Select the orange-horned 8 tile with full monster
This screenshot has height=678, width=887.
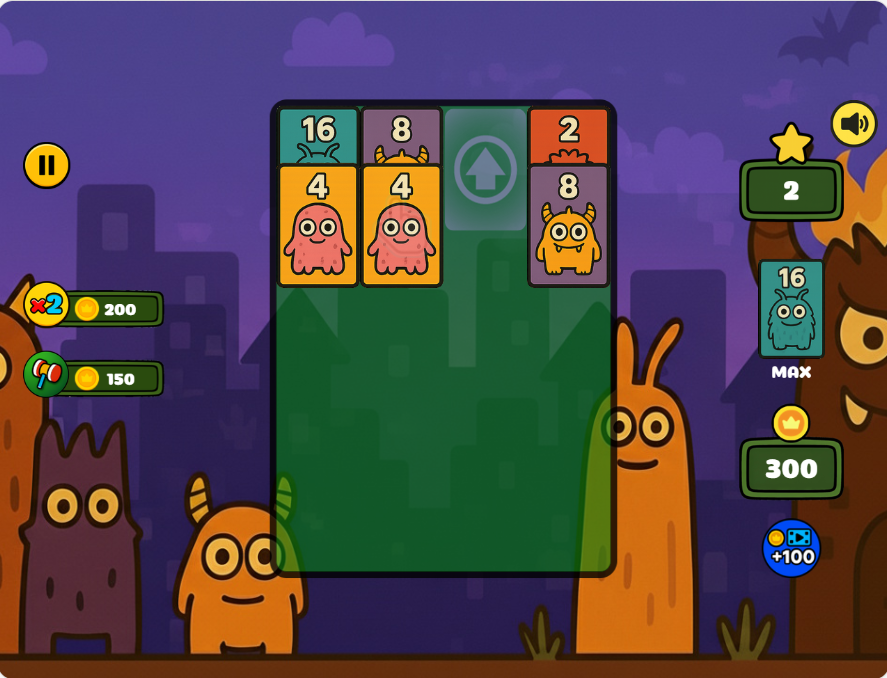tap(568, 226)
